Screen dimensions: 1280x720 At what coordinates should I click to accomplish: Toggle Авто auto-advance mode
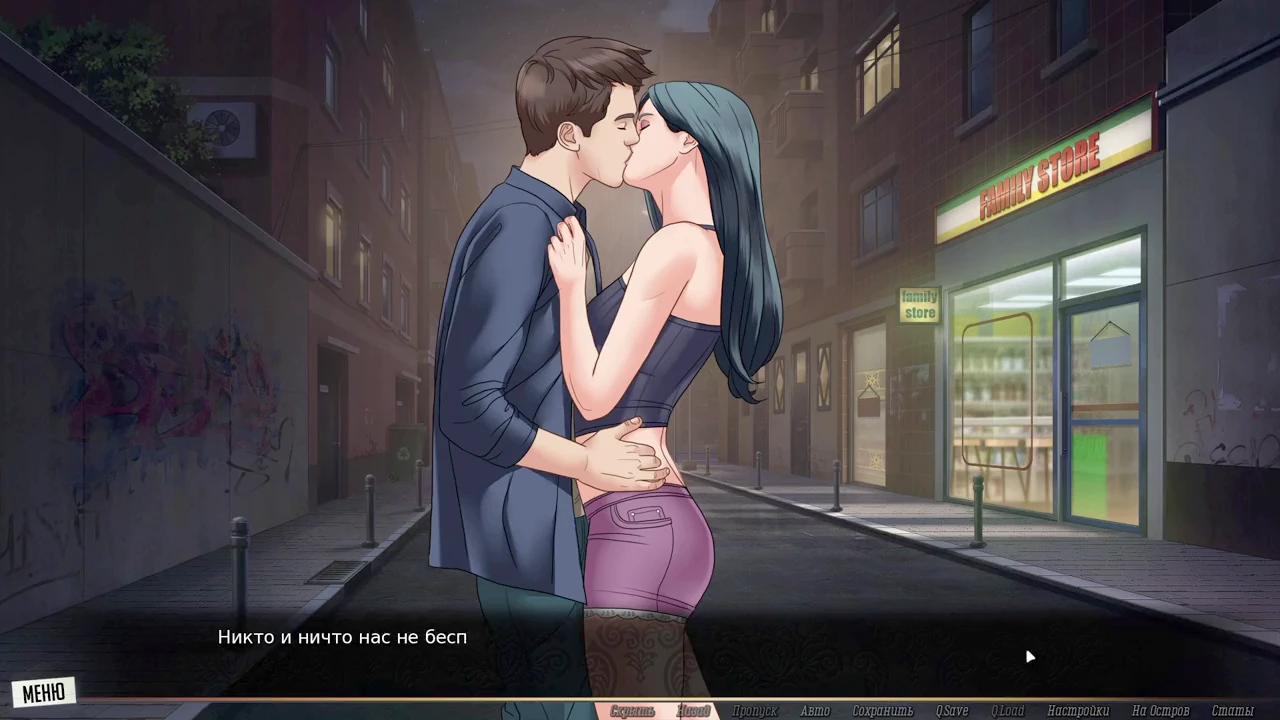pyautogui.click(x=815, y=711)
